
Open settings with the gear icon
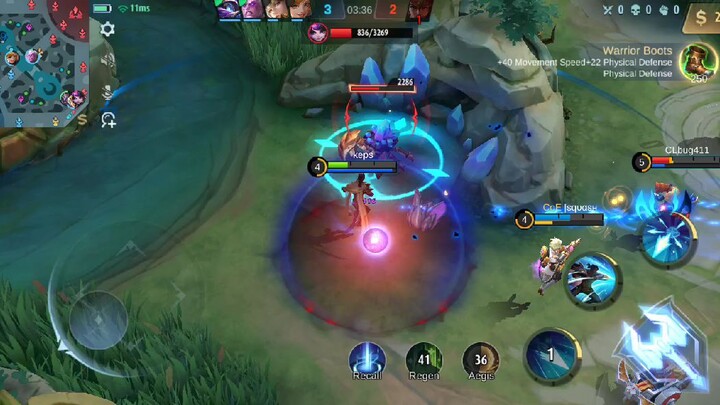pos(107,29)
